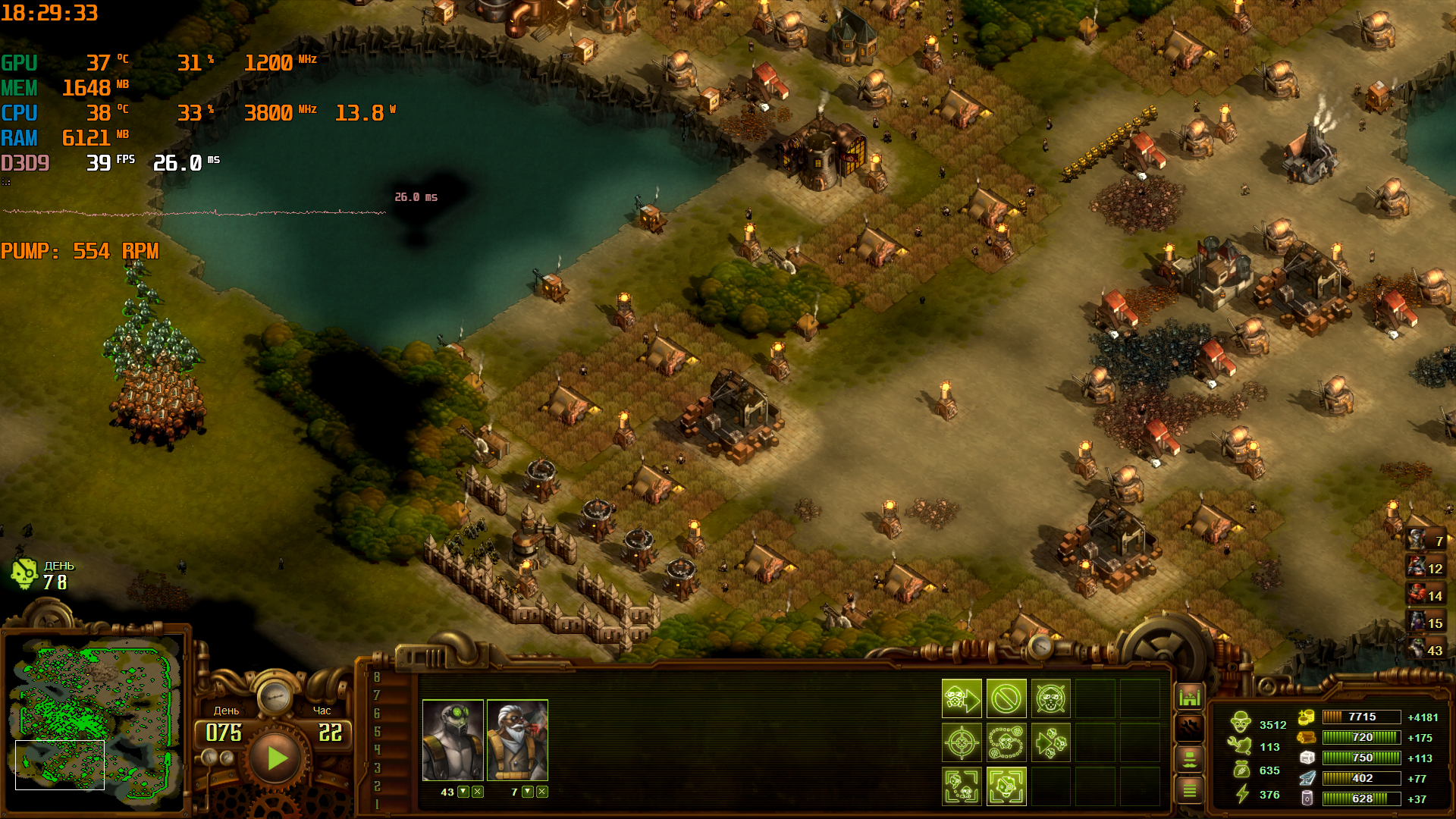This screenshot has width=1456, height=819.
Task: Activate the move command icon with arrow
Action: tap(962, 698)
